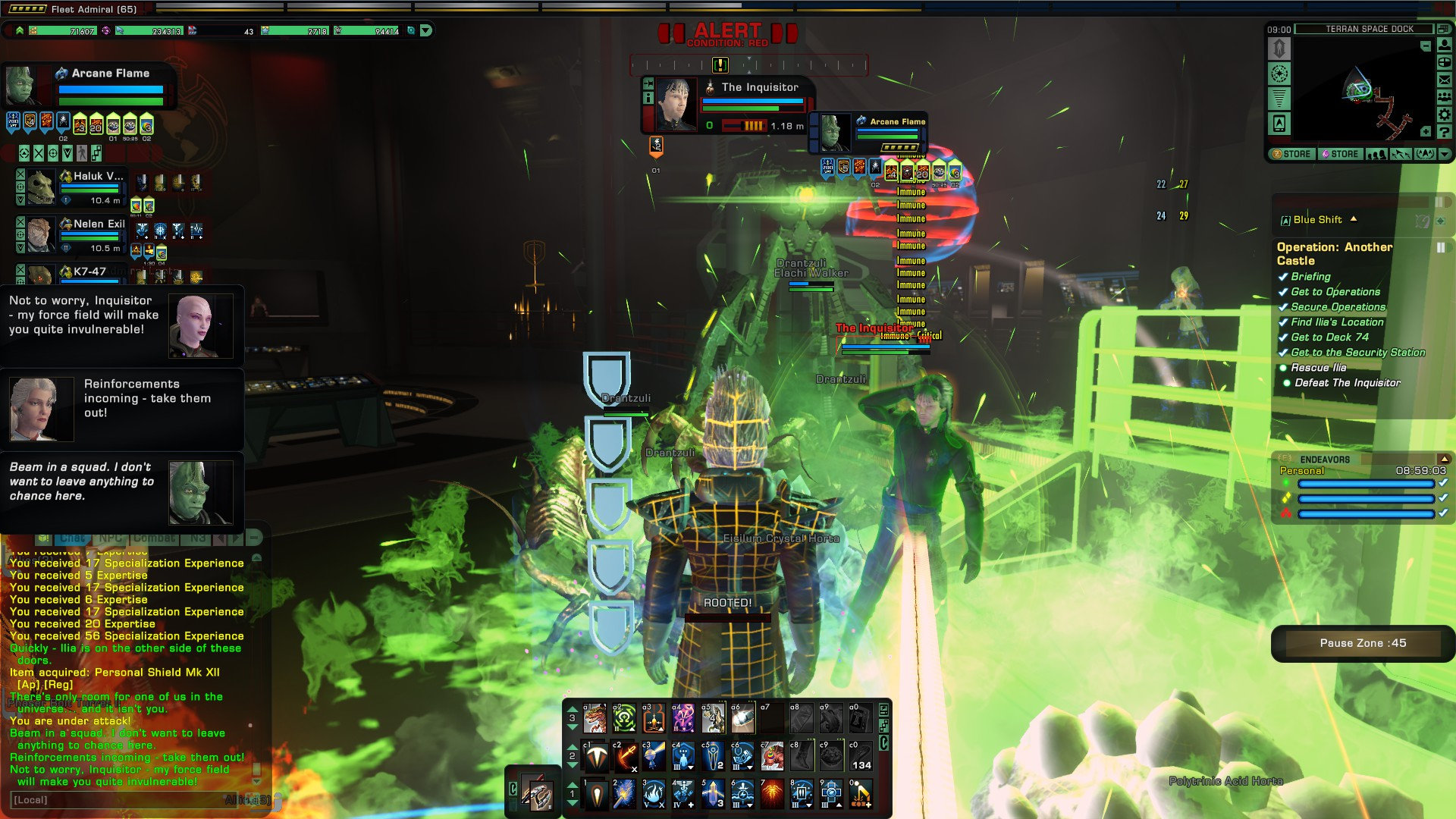Minimize the chat window with its minus toggle
The height and width of the screenshot is (819, 1456).
pos(256,537)
